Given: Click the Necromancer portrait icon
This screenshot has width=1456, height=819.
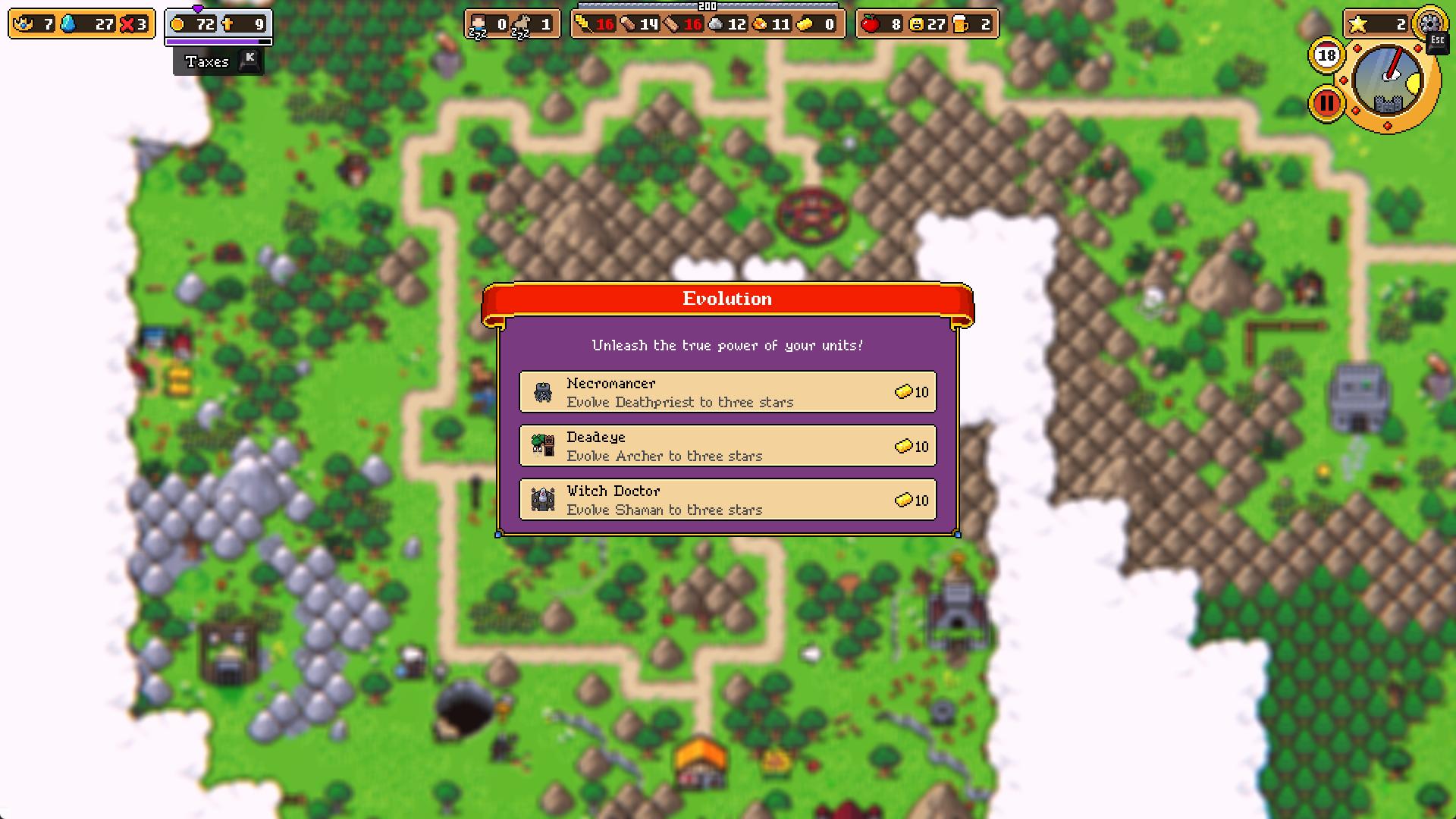Looking at the screenshot, I should [543, 391].
